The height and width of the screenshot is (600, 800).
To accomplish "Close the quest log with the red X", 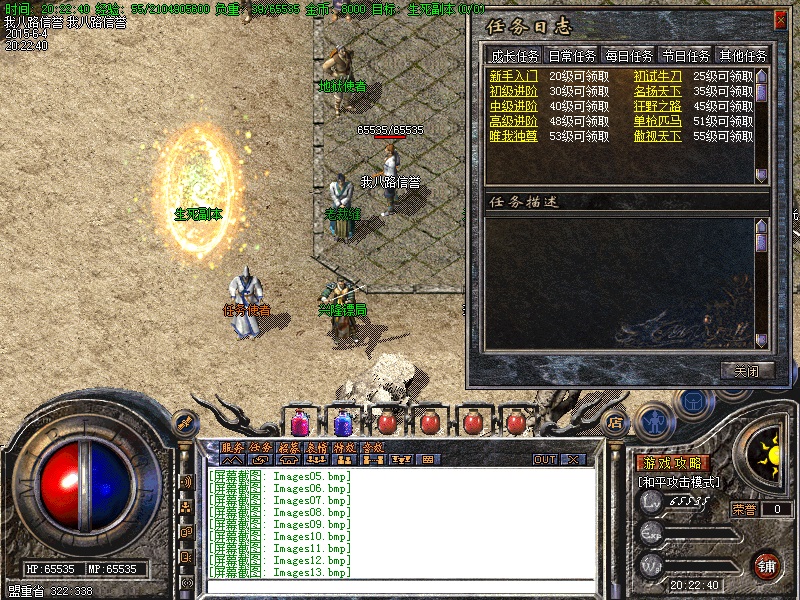I will [780, 20].
